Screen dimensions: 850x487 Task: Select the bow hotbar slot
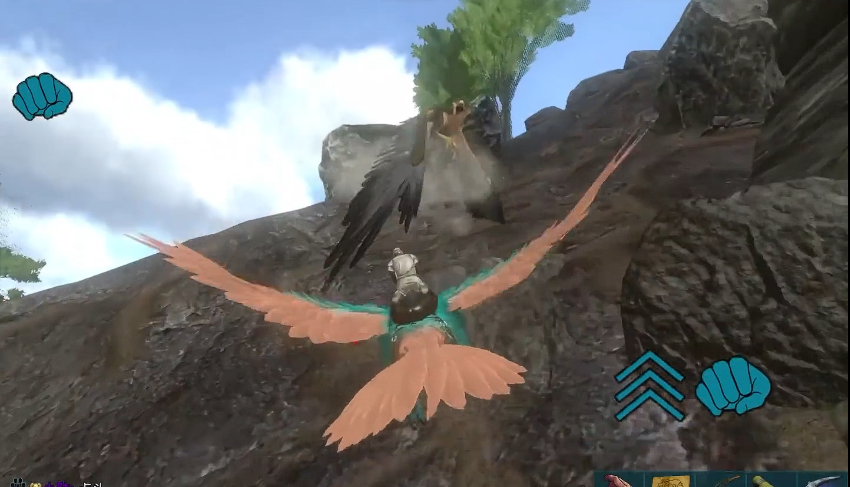pyautogui.click(x=721, y=481)
